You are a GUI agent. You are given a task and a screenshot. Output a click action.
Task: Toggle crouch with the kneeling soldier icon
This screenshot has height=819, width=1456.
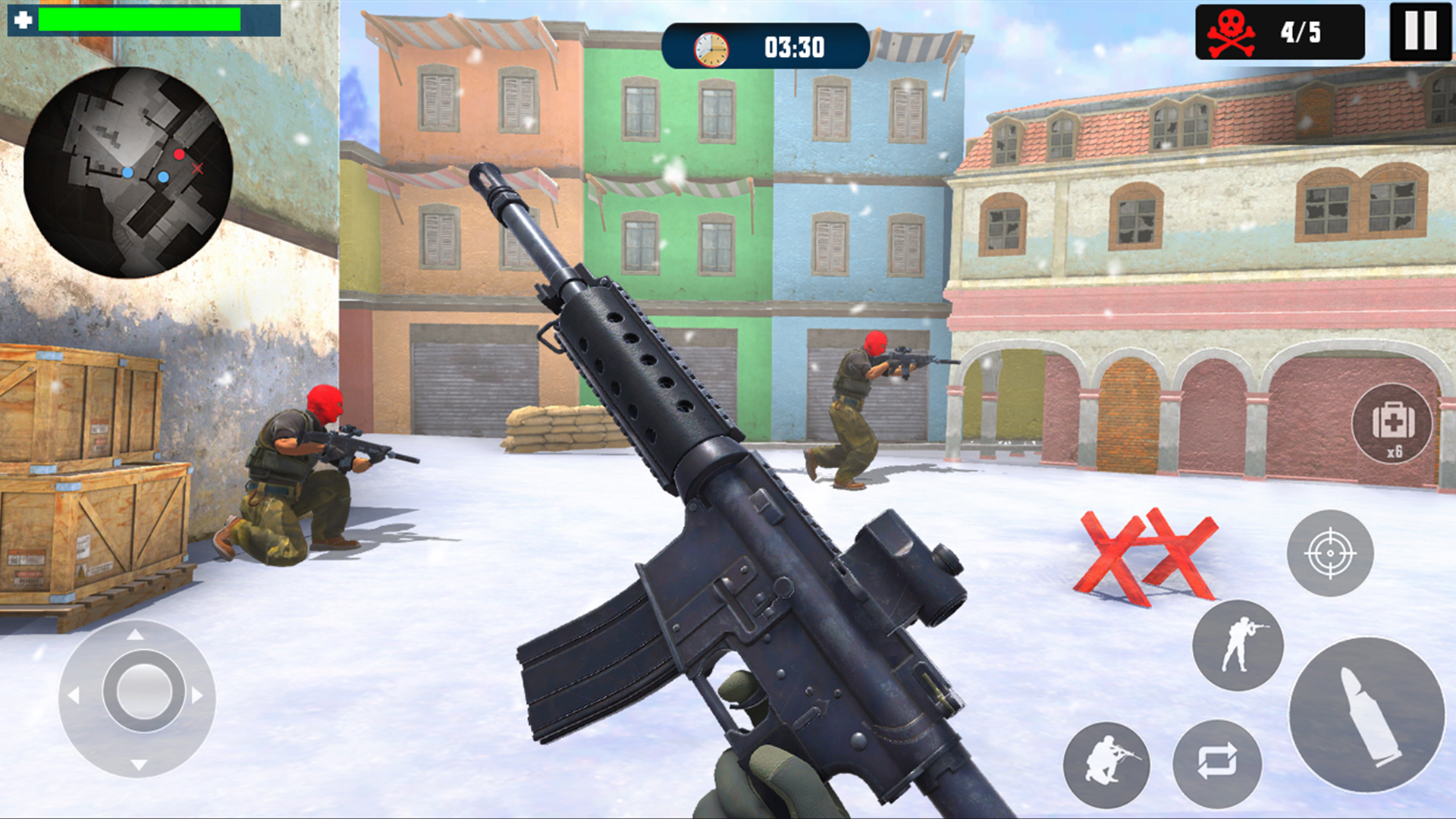click(1107, 764)
